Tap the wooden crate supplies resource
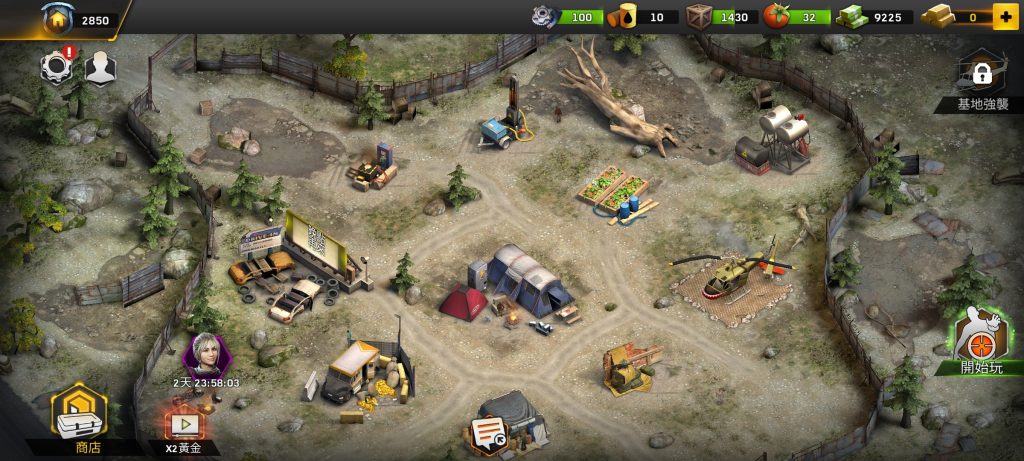The image size is (1024, 461). [699, 16]
